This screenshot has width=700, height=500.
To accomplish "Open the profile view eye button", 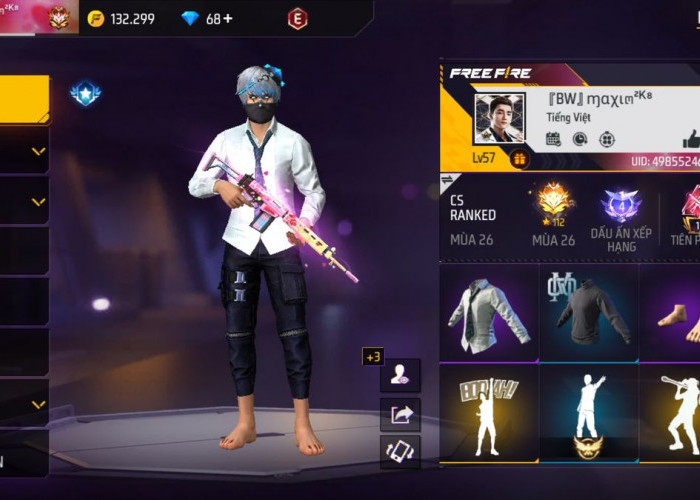I will tap(400, 376).
